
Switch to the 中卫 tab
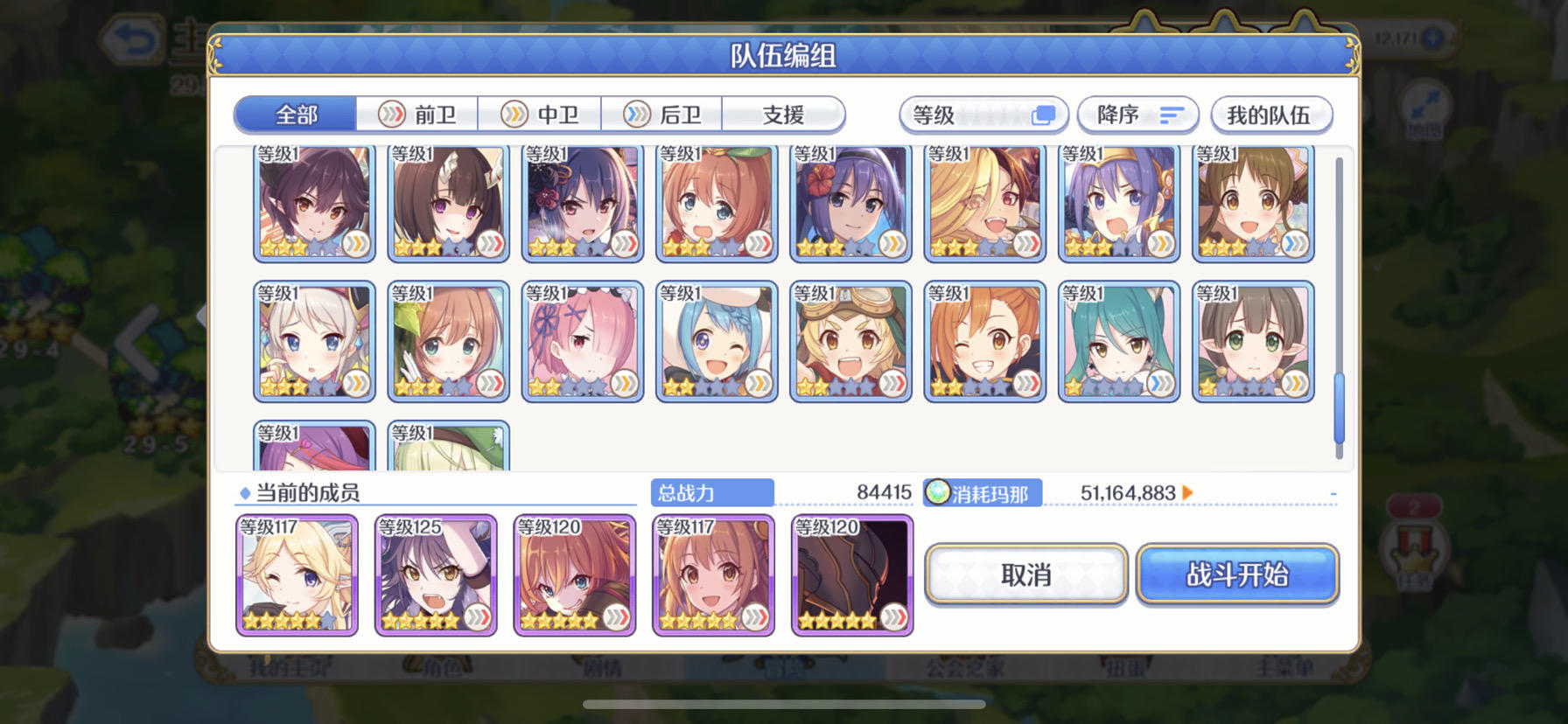540,115
